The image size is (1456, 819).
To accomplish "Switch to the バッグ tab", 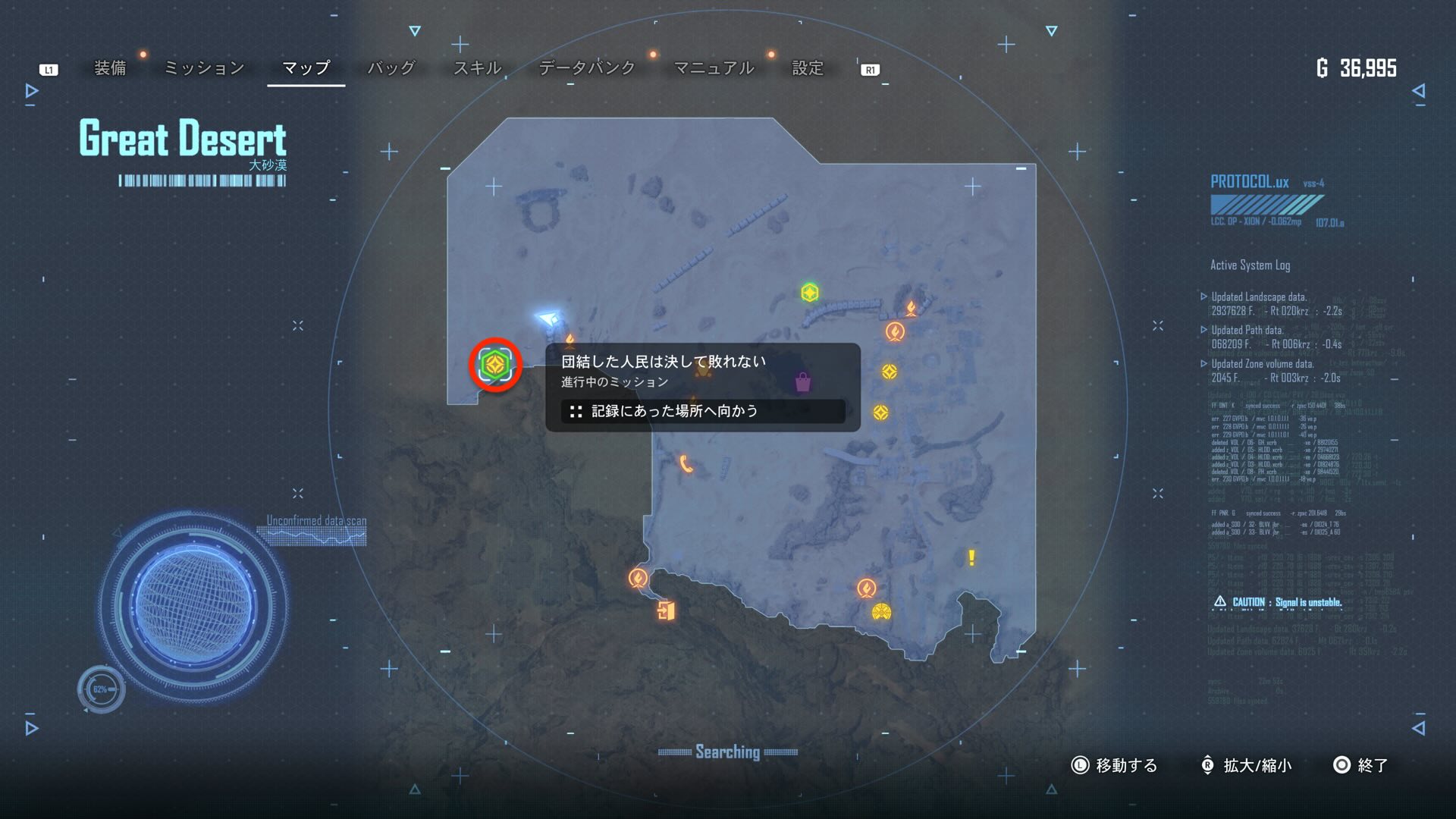I will [391, 68].
